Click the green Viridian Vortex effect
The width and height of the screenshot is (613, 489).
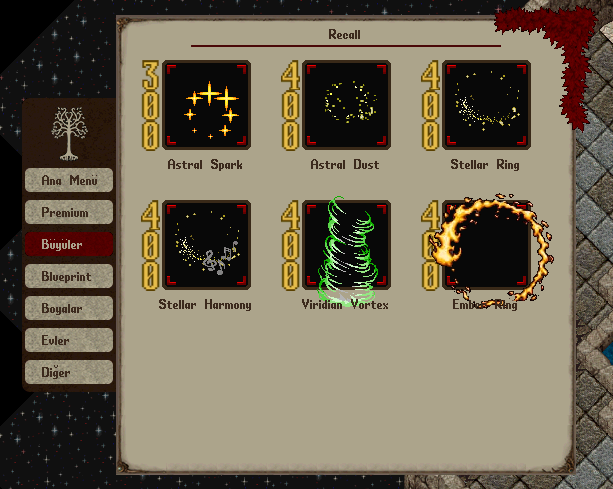click(346, 246)
